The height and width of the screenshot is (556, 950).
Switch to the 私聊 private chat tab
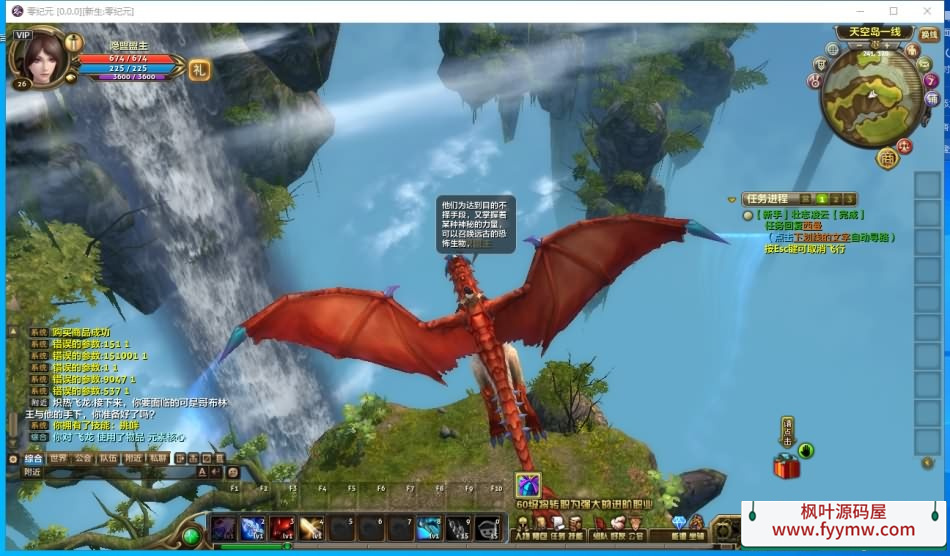tap(158, 458)
